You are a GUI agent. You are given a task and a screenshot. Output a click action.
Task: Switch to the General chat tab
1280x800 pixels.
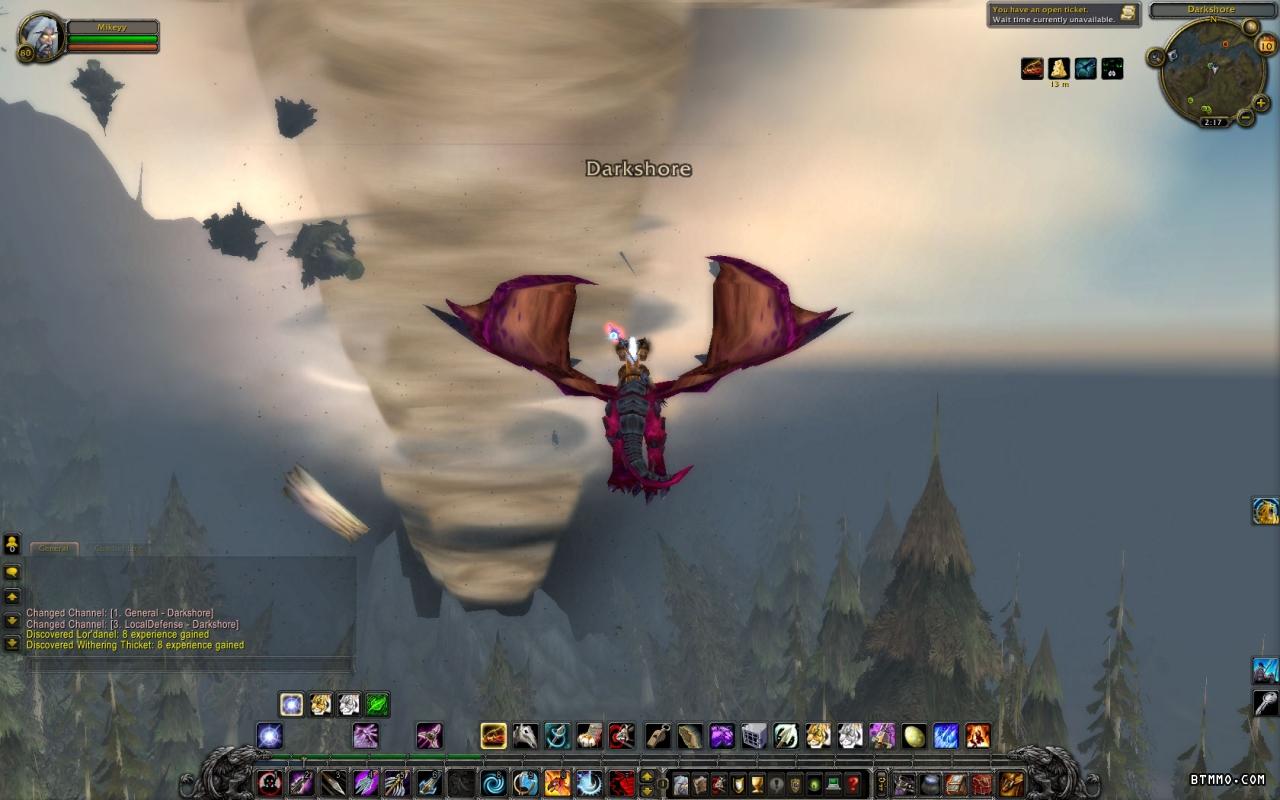pyautogui.click(x=54, y=548)
